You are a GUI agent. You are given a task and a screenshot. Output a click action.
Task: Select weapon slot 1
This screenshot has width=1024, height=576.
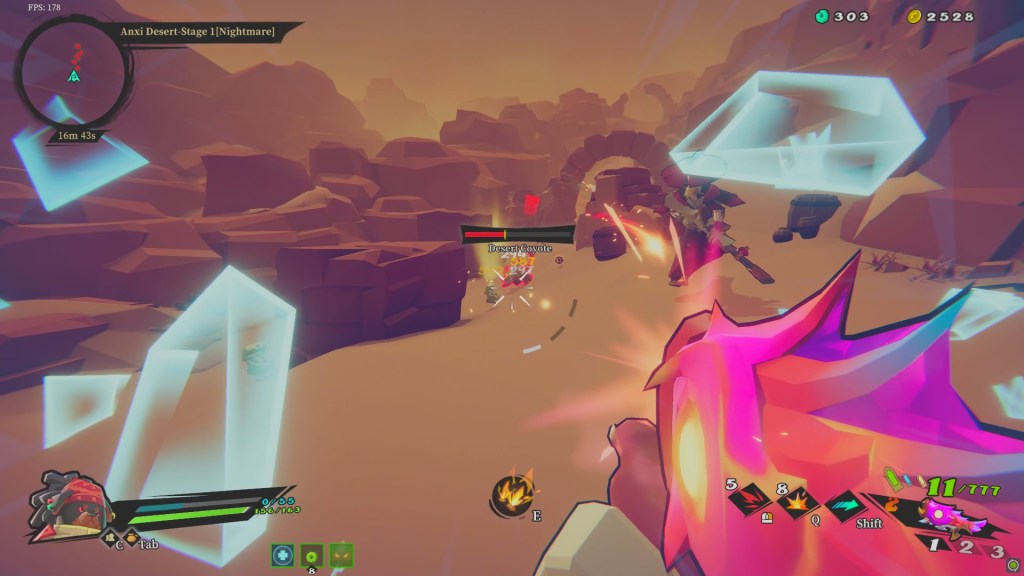pyautogui.click(x=934, y=545)
